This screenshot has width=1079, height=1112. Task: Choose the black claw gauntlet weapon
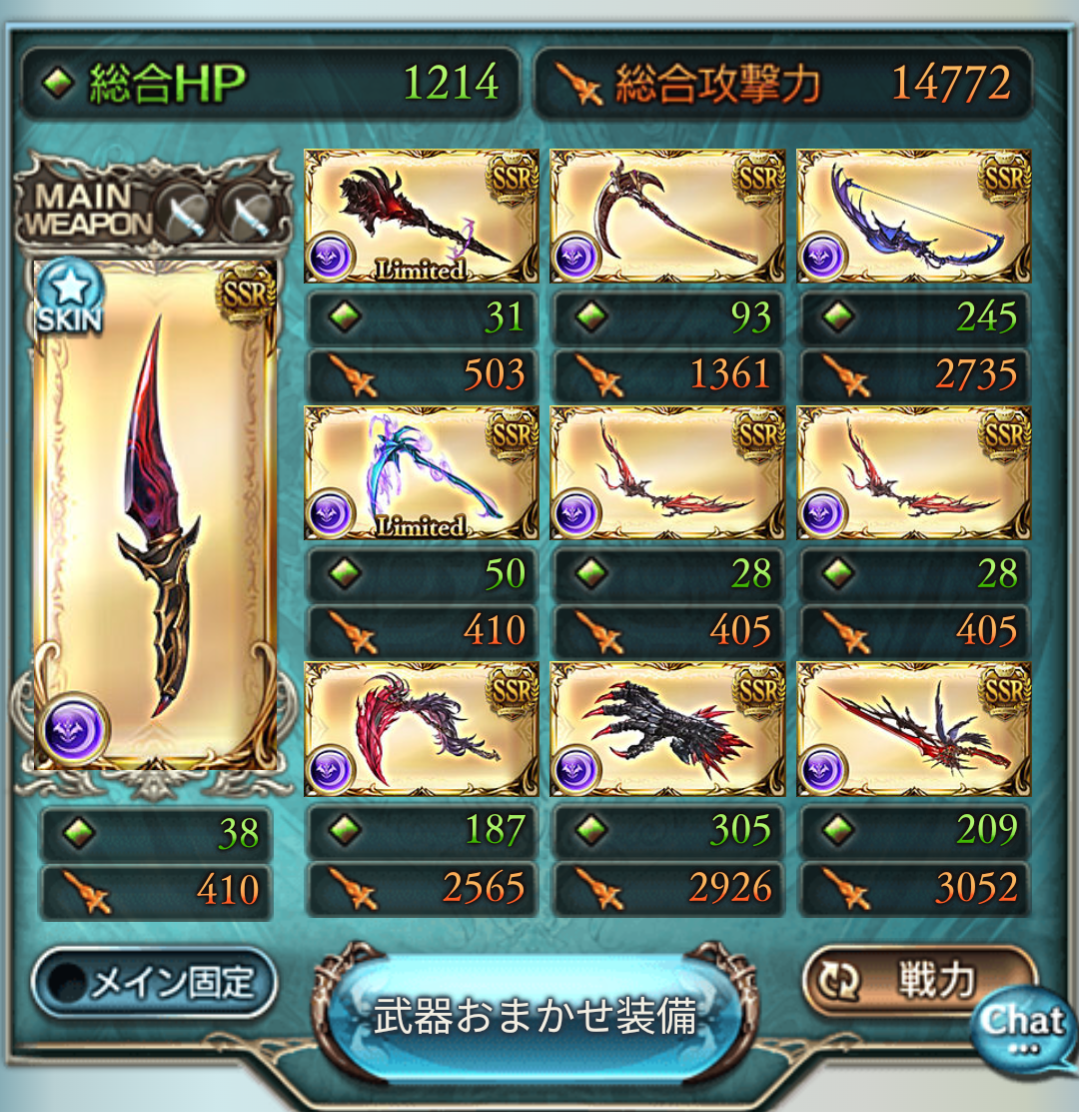(667, 729)
